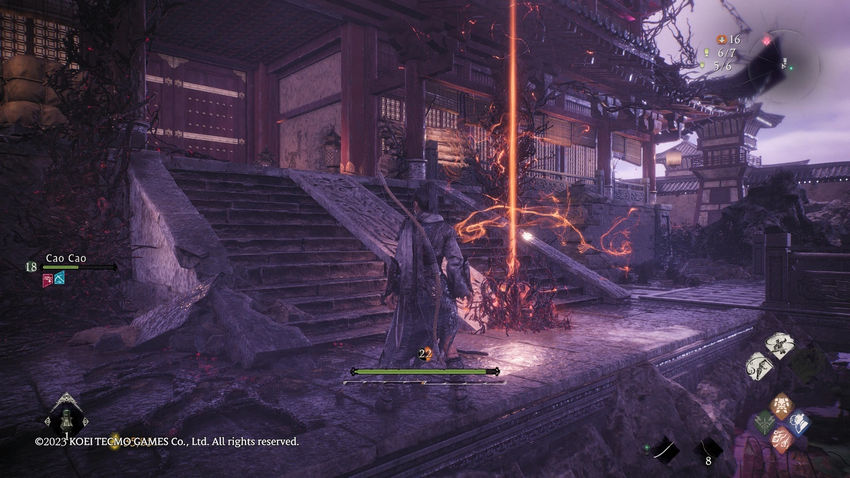
Task: Activate the red flame wizardry spell icon
Action: (781, 439)
